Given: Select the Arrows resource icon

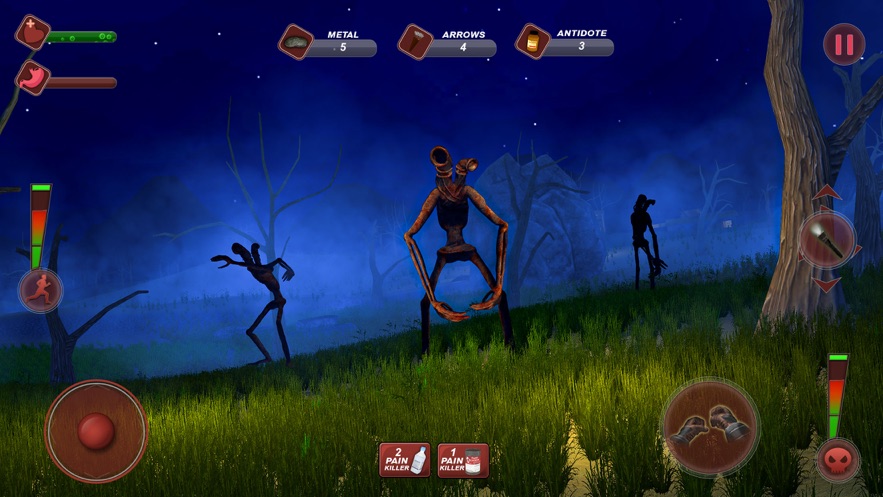Looking at the screenshot, I should coord(414,42).
